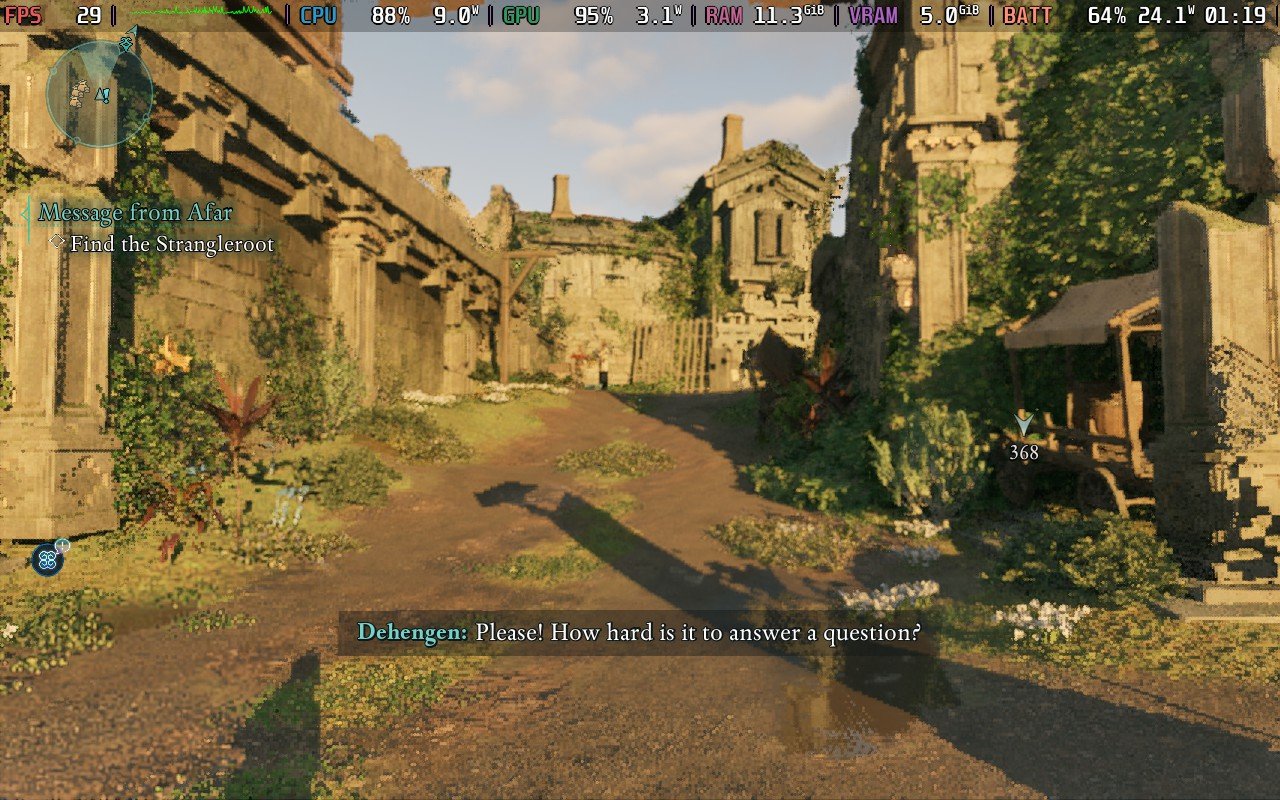Select the exclamation quest marker on the minimap
This screenshot has height=800, width=1280.
[107, 96]
